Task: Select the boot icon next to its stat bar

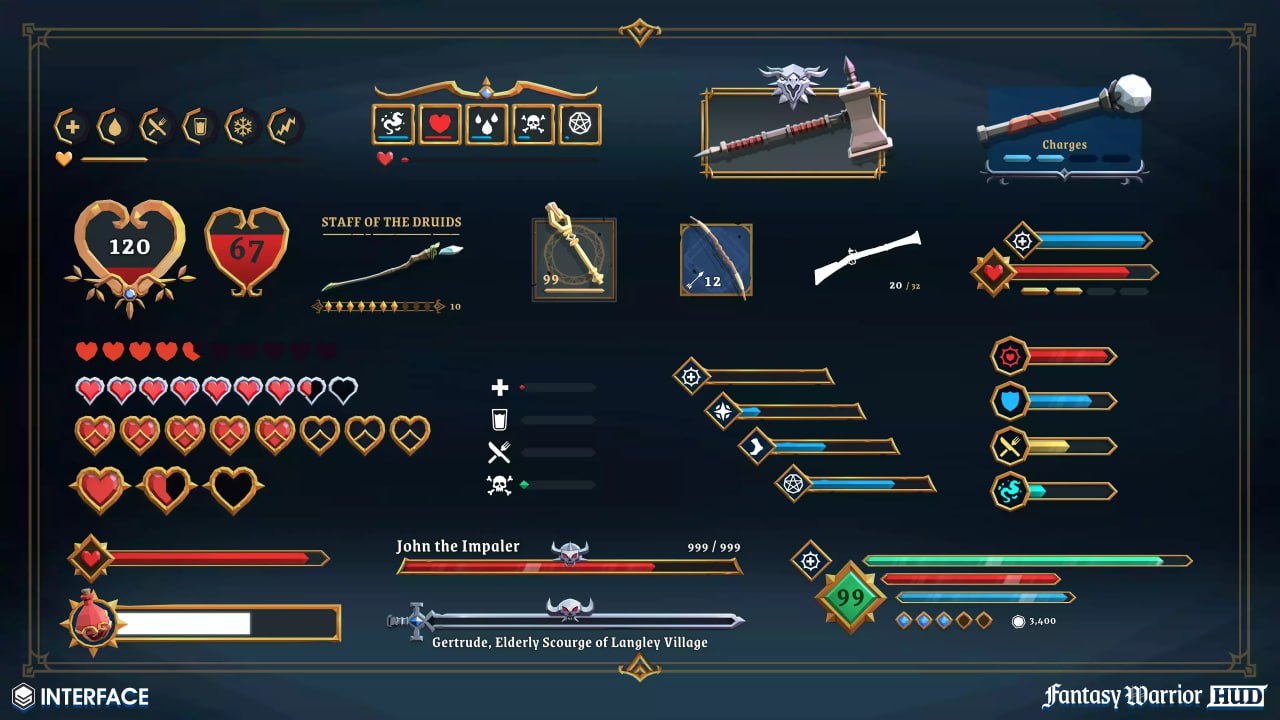Action: [755, 447]
